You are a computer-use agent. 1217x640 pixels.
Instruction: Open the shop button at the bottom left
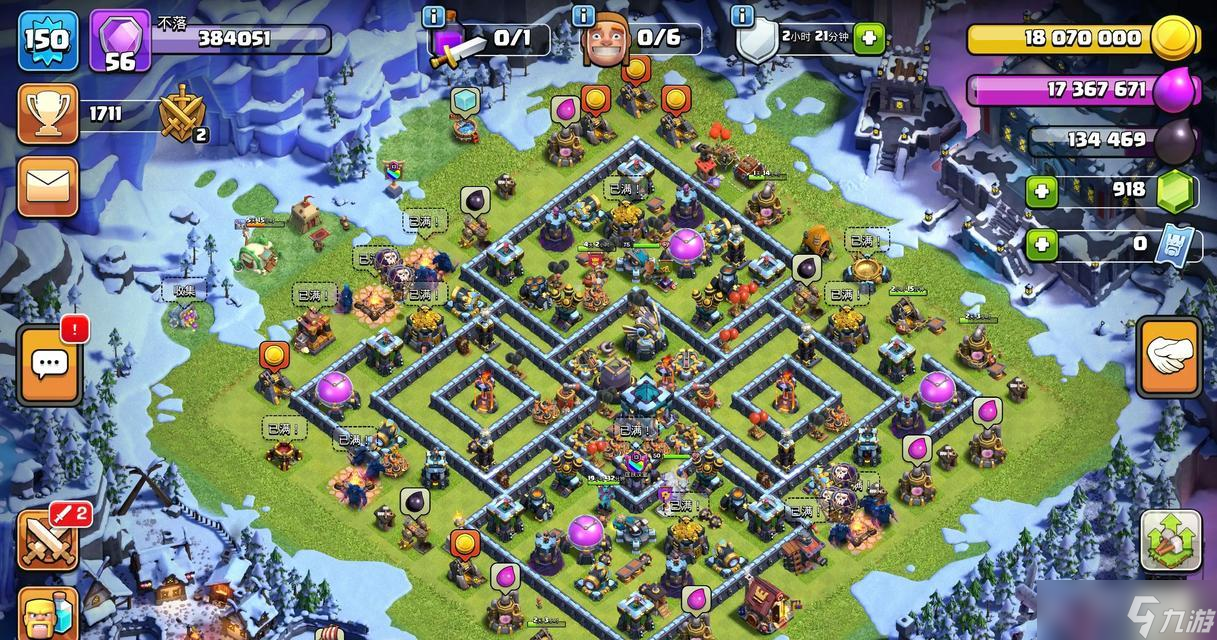point(47,613)
